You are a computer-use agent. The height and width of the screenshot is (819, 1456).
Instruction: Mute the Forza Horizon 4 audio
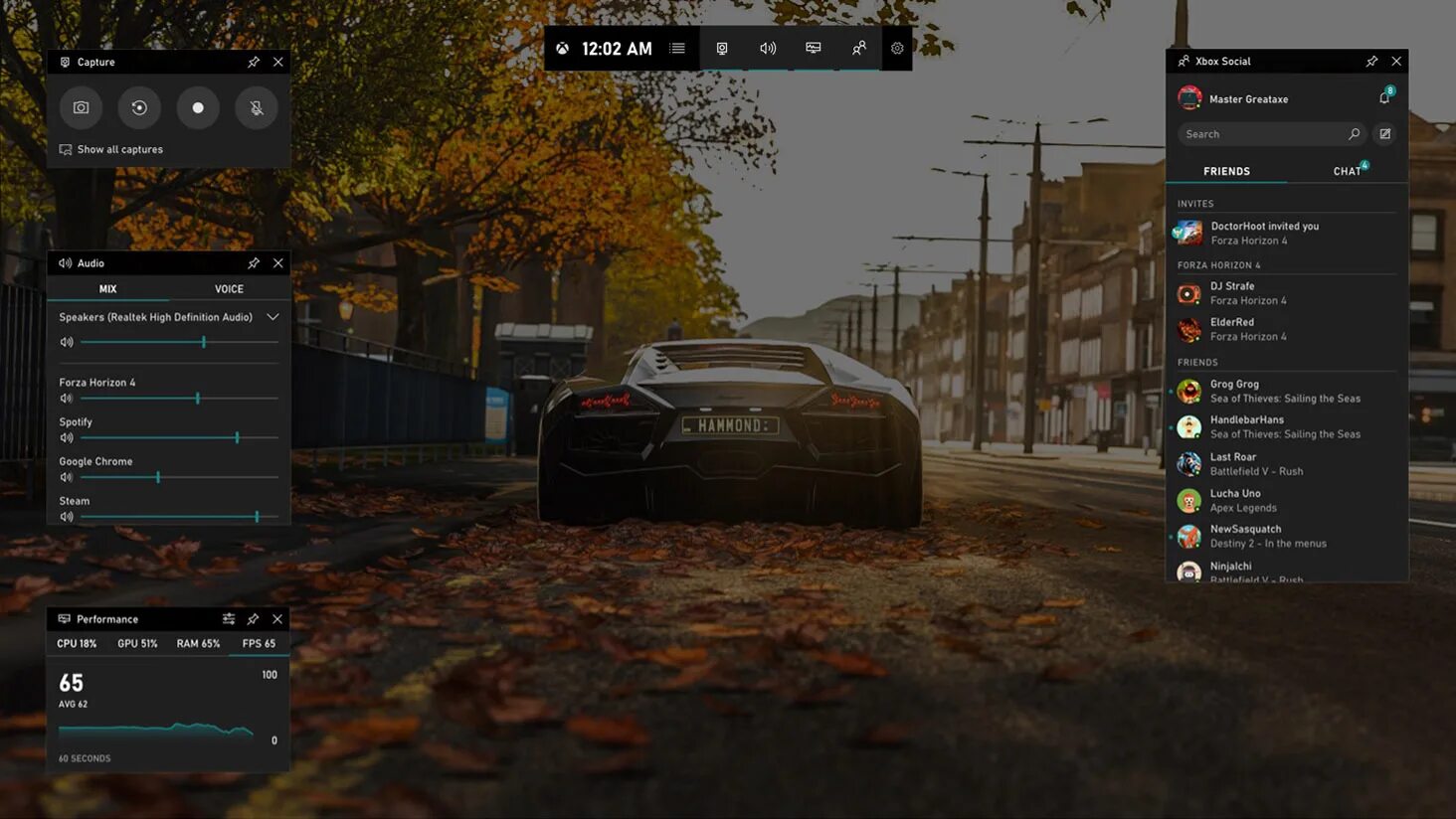pyautogui.click(x=67, y=399)
